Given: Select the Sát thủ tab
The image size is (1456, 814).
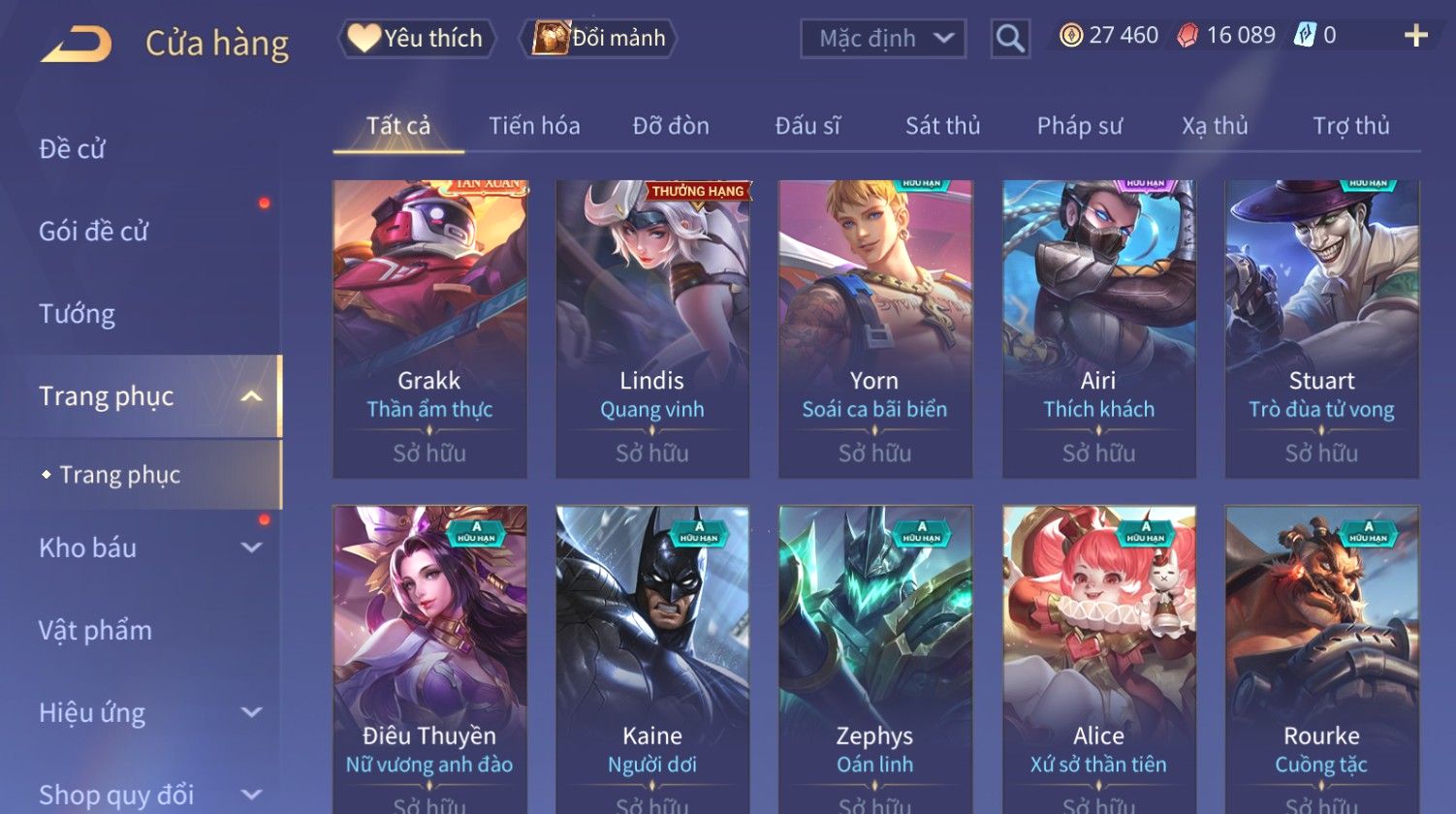Looking at the screenshot, I should click(x=942, y=126).
